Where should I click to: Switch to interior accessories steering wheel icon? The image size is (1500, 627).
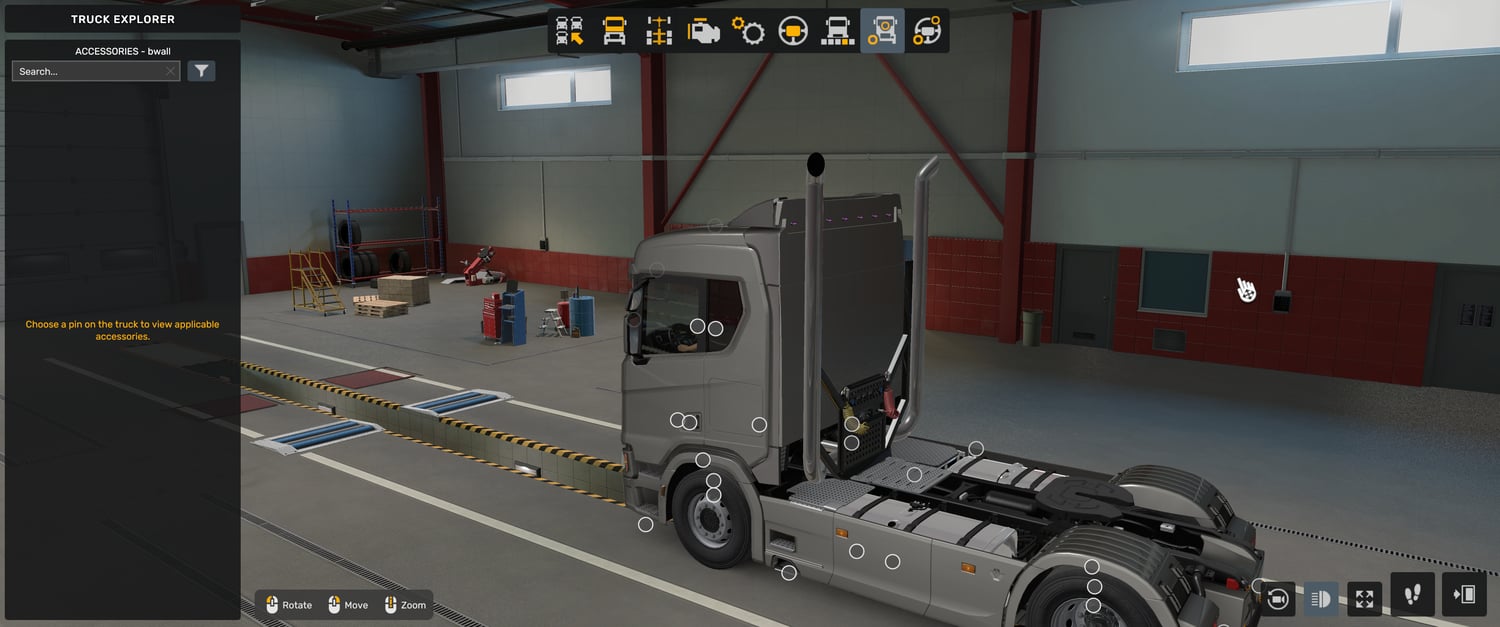click(927, 31)
